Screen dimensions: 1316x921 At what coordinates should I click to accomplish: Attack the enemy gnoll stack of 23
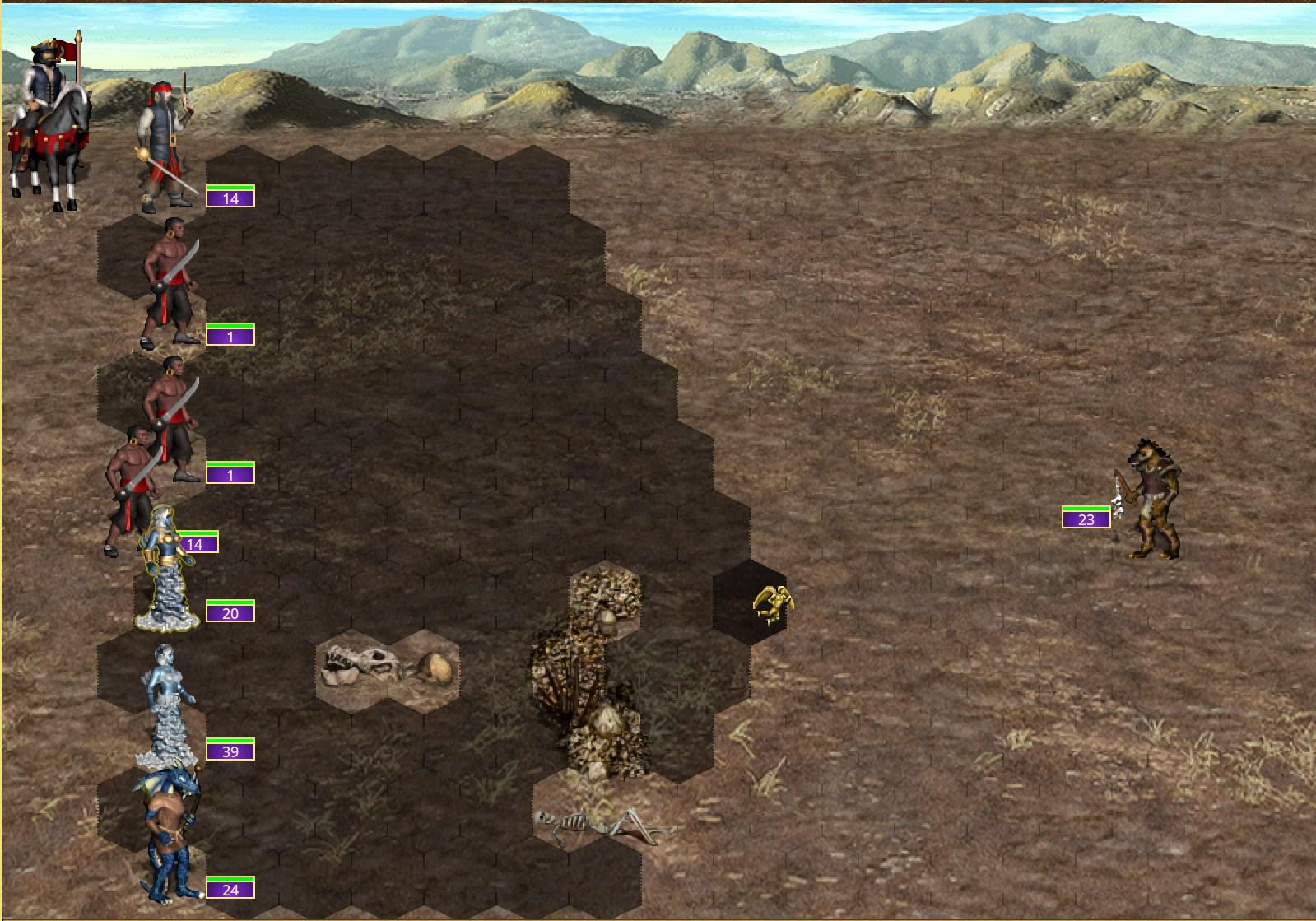tap(1151, 501)
